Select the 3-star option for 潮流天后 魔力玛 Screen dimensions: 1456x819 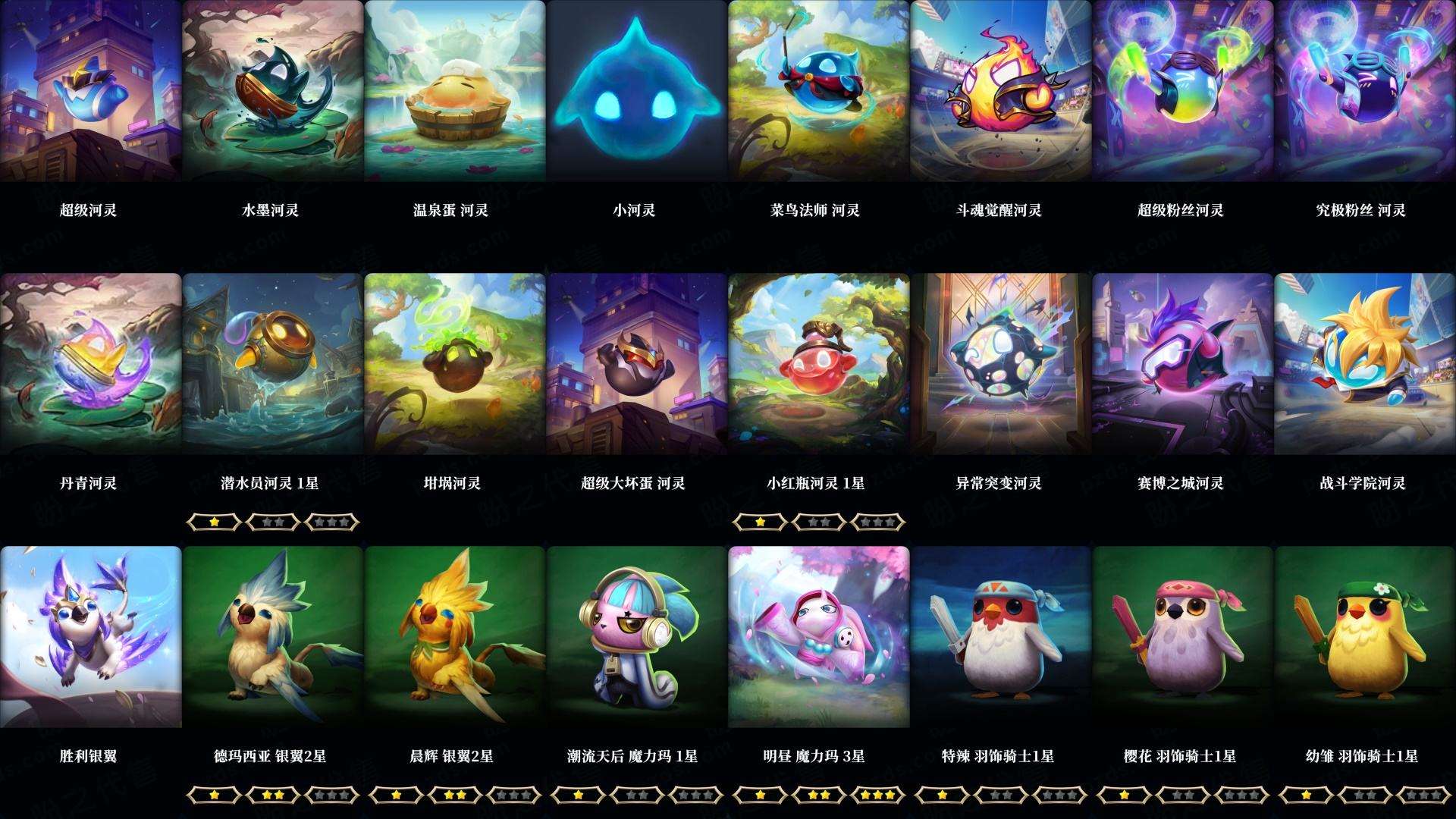(696, 795)
